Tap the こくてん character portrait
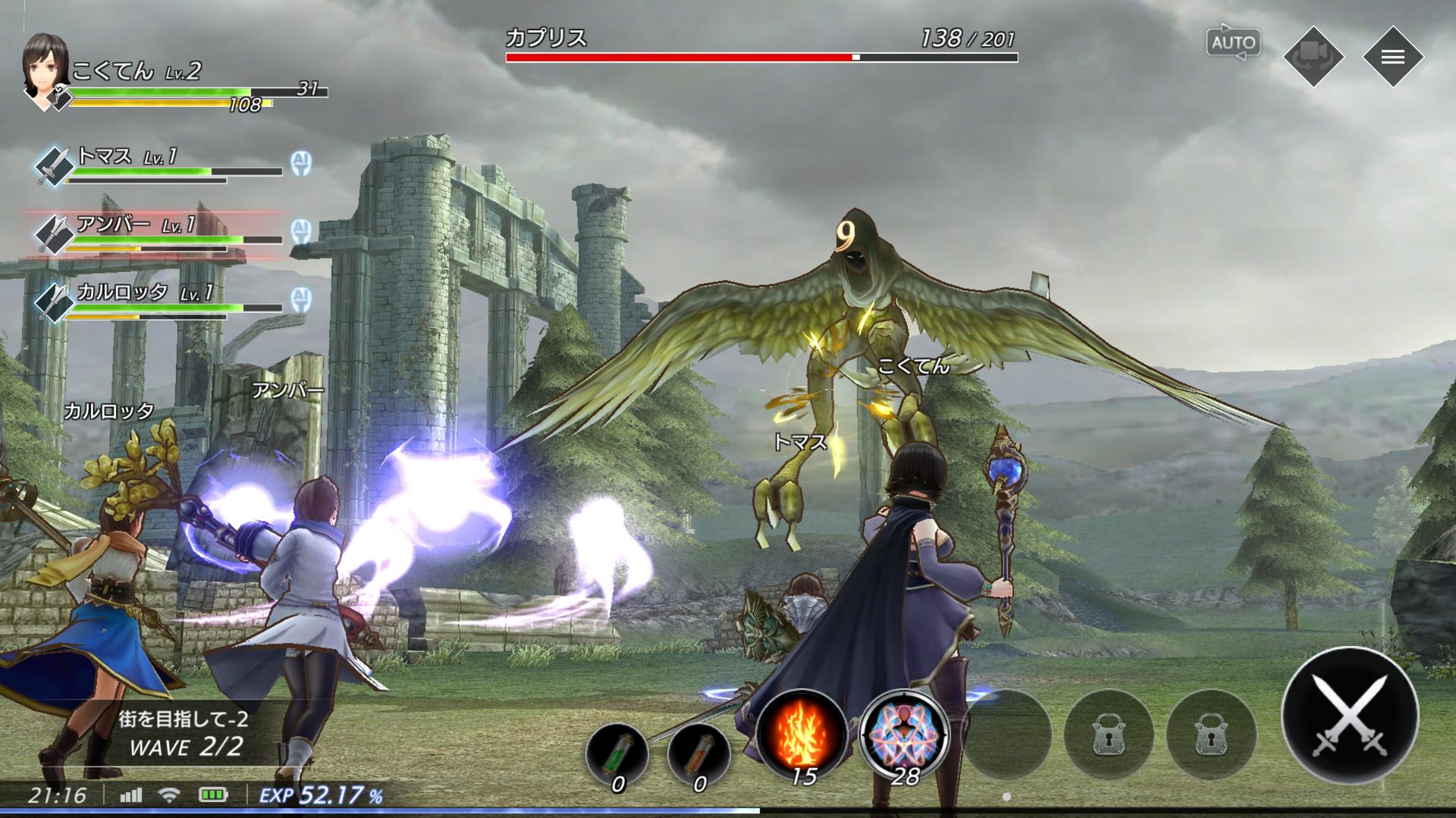Image resolution: width=1456 pixels, height=818 pixels. 46,70
